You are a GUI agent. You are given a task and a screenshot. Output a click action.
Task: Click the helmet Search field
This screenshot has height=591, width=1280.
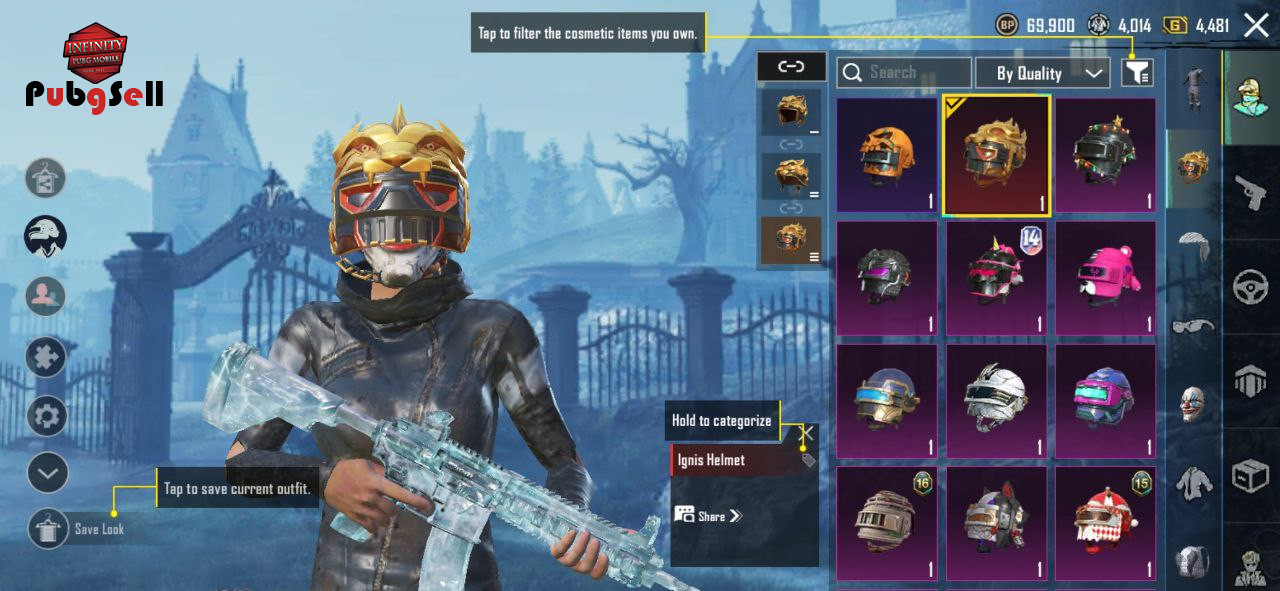point(904,73)
